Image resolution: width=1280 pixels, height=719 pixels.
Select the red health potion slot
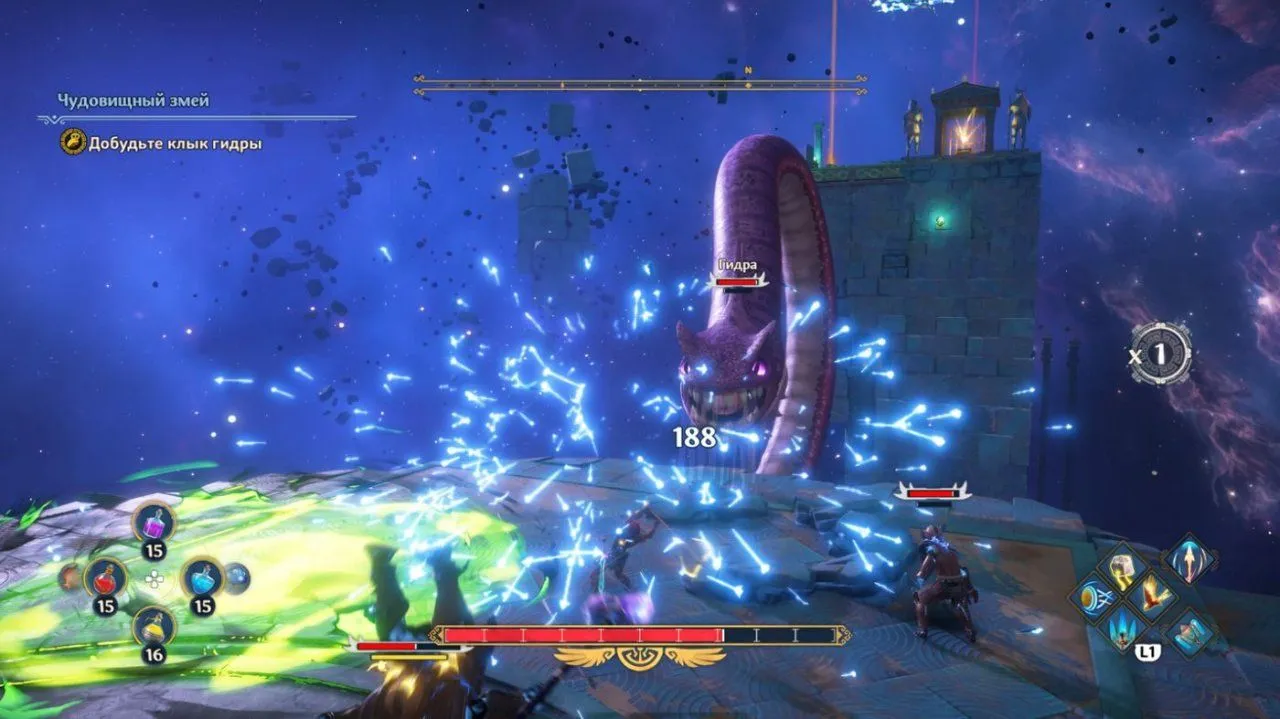[104, 578]
